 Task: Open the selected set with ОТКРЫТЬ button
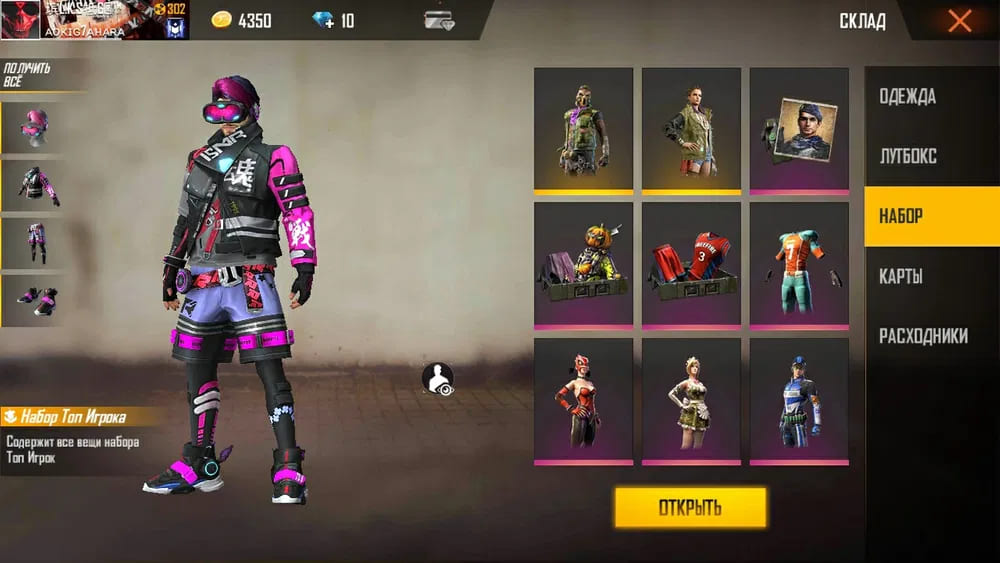(x=690, y=507)
